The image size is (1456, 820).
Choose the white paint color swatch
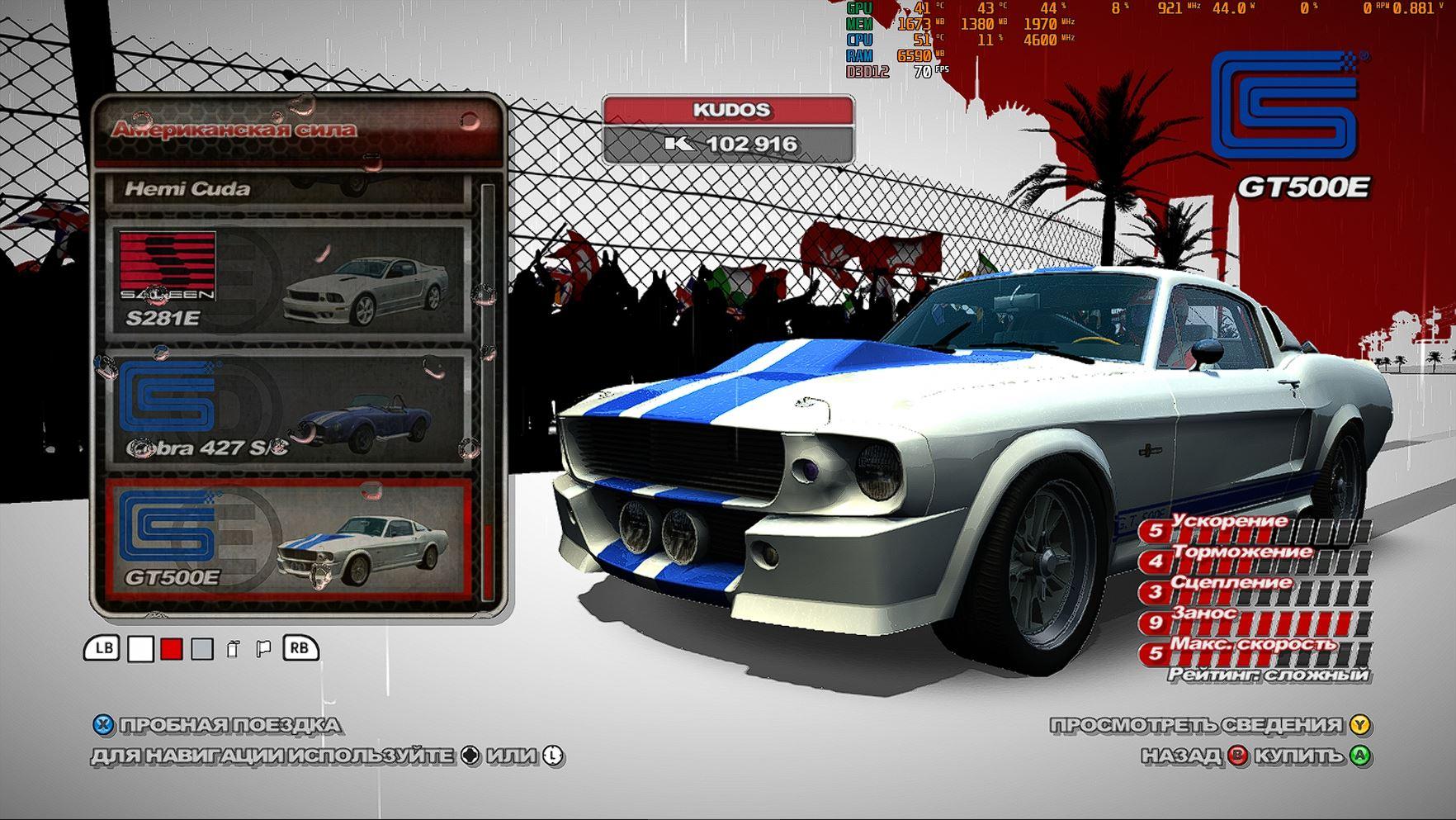[140, 650]
